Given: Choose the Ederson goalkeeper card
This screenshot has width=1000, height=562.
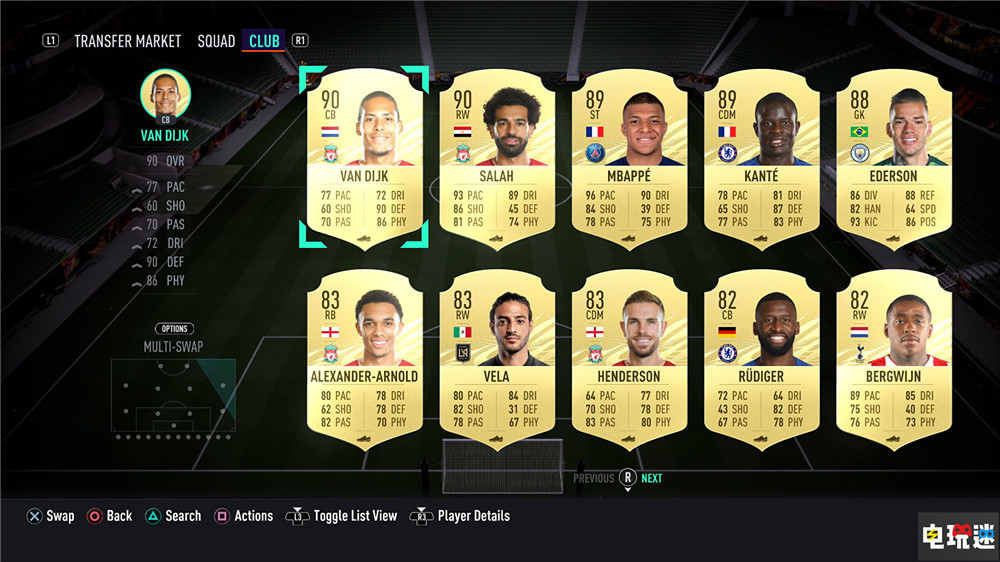Looking at the screenshot, I should point(893,157).
